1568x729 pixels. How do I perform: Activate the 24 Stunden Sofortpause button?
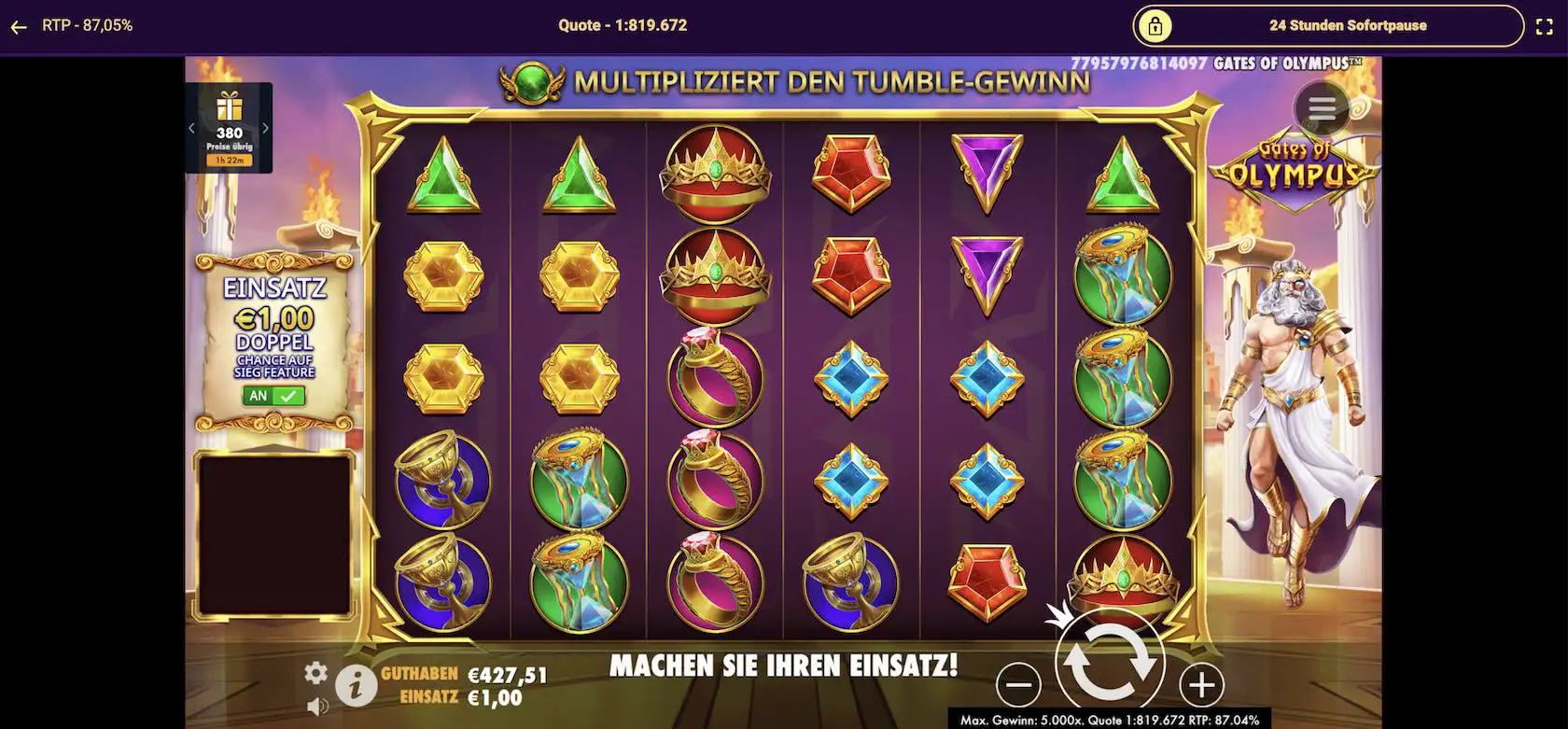[x=1347, y=26]
